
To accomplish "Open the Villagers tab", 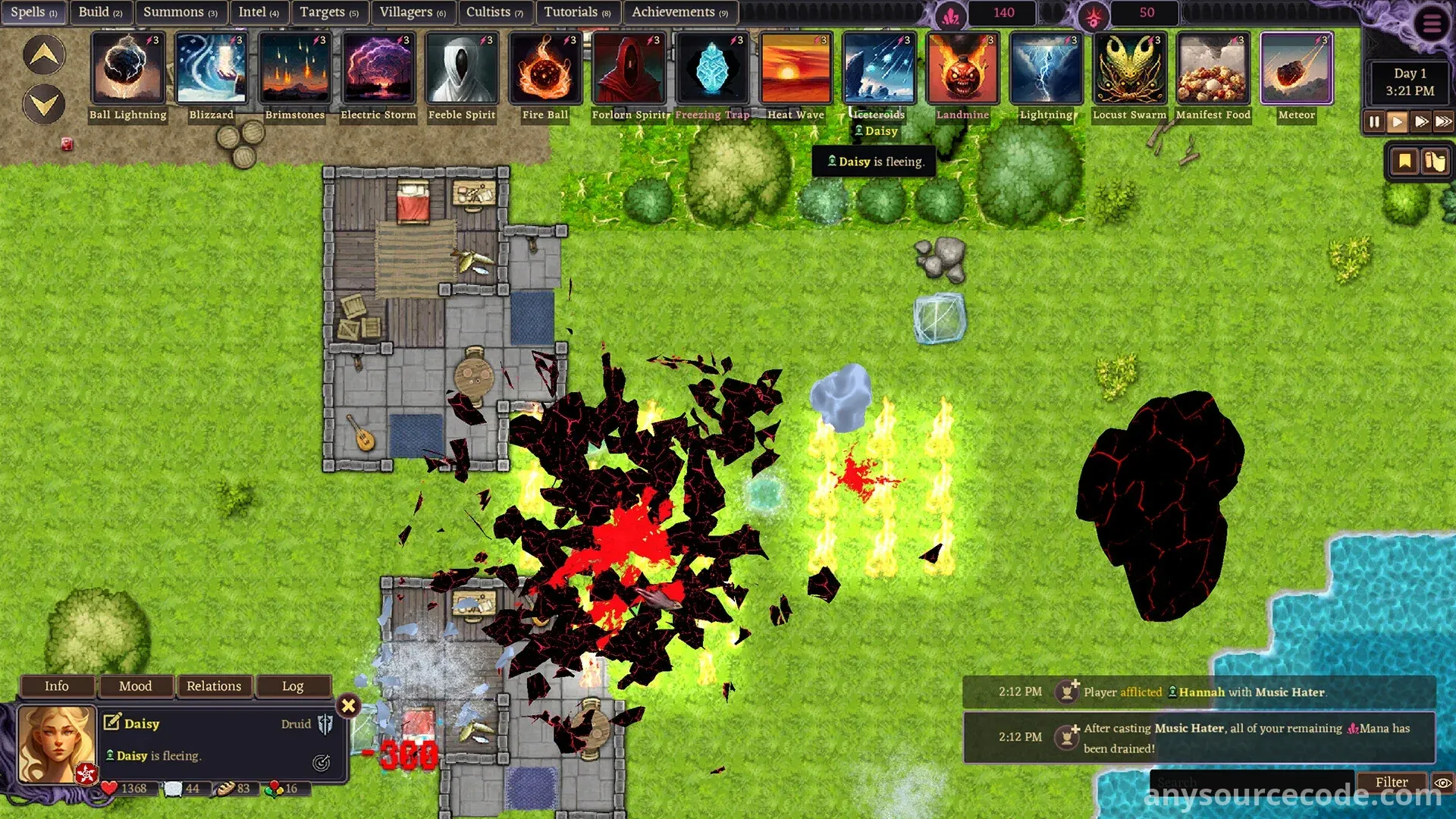I will tap(413, 12).
